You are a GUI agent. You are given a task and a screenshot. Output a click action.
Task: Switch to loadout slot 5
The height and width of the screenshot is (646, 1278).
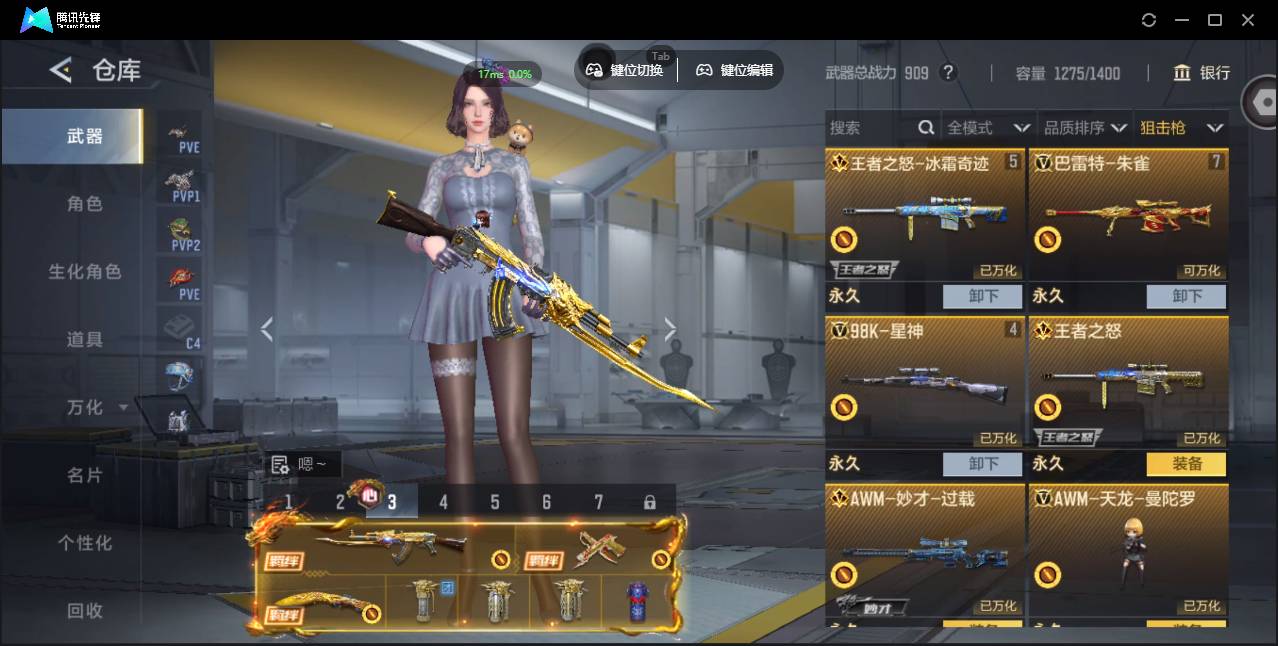point(494,502)
